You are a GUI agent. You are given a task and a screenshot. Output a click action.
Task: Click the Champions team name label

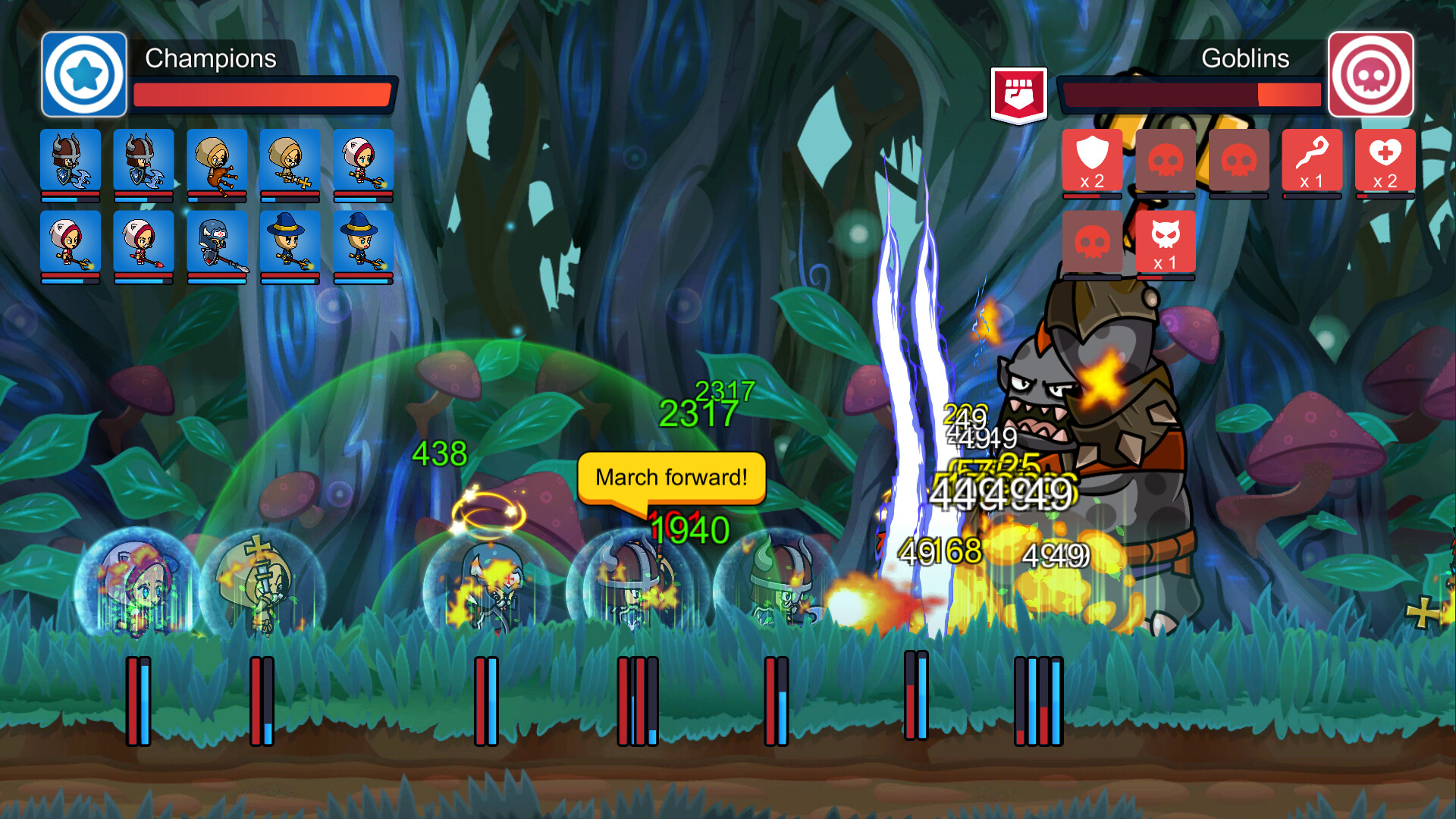211,58
